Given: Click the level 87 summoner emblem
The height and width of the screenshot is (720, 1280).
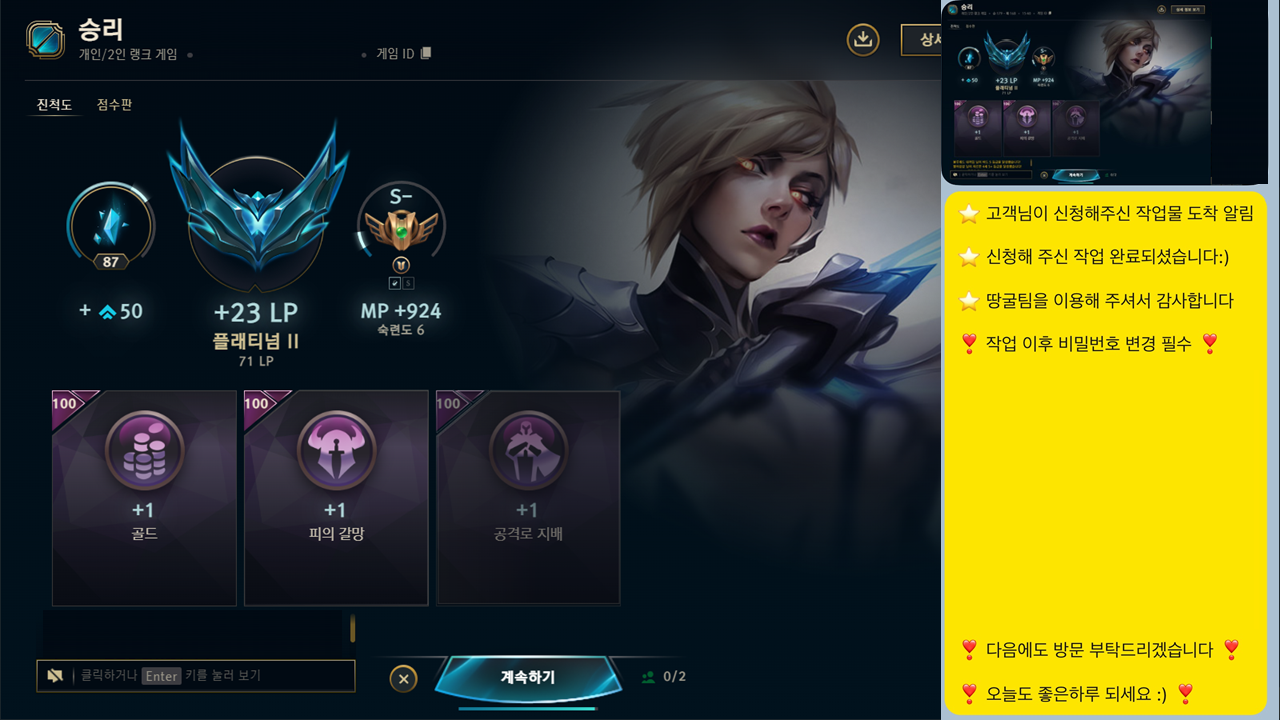Looking at the screenshot, I should (x=110, y=225).
